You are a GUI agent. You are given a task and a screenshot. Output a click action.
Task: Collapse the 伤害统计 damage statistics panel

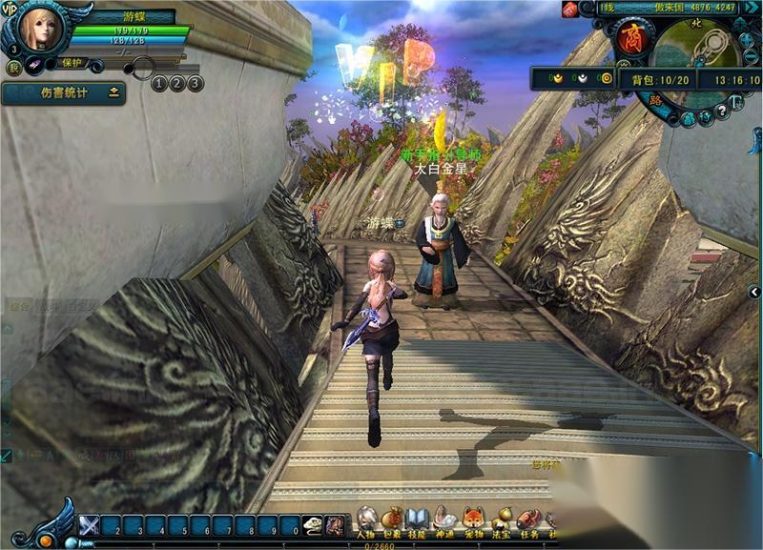point(113,94)
